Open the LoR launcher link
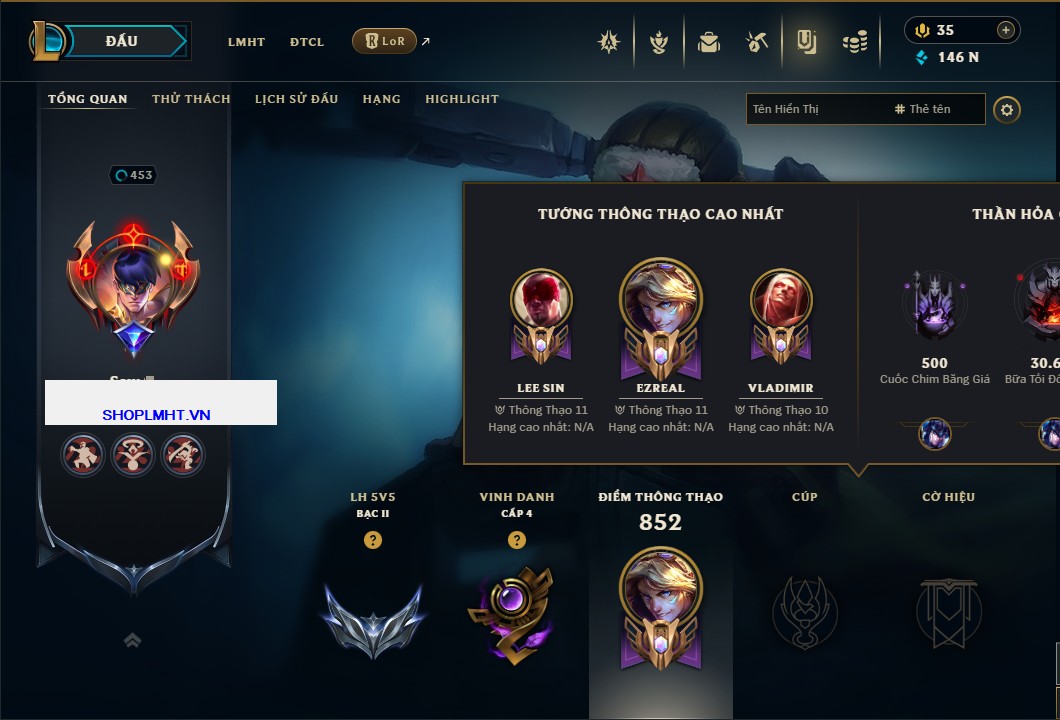1060x720 pixels. tap(385, 41)
